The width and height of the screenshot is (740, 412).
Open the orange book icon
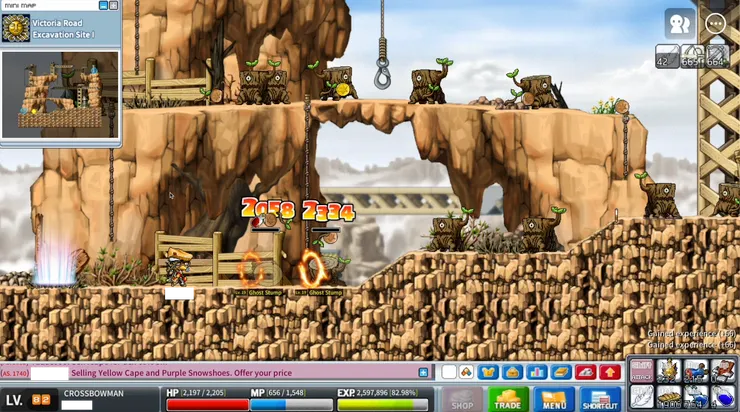coord(561,372)
